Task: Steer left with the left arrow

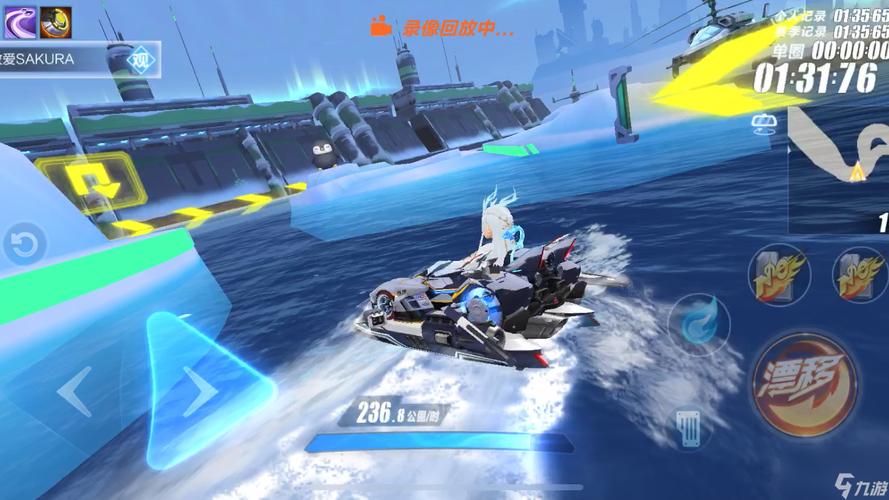Action: click(76, 391)
